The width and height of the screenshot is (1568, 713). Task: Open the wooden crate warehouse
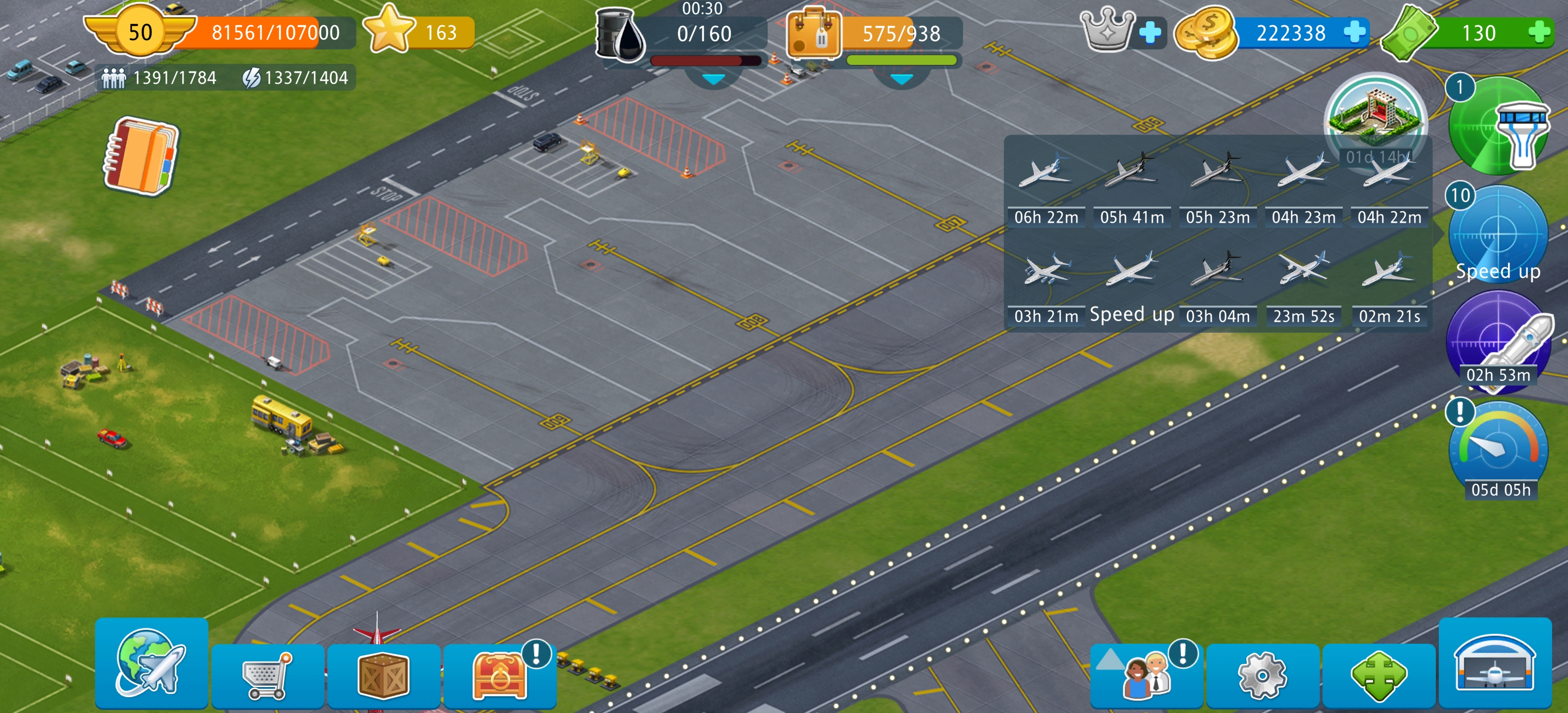[x=383, y=676]
